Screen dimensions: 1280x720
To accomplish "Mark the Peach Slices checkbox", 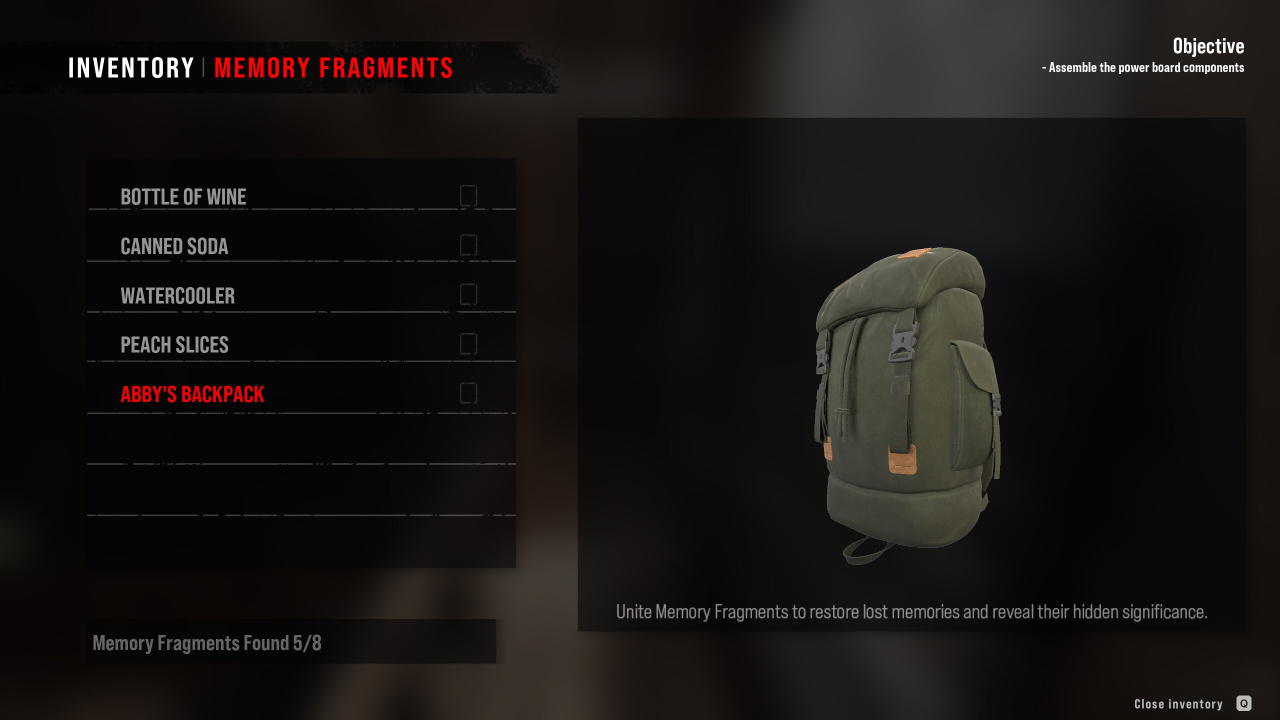I will (x=468, y=344).
